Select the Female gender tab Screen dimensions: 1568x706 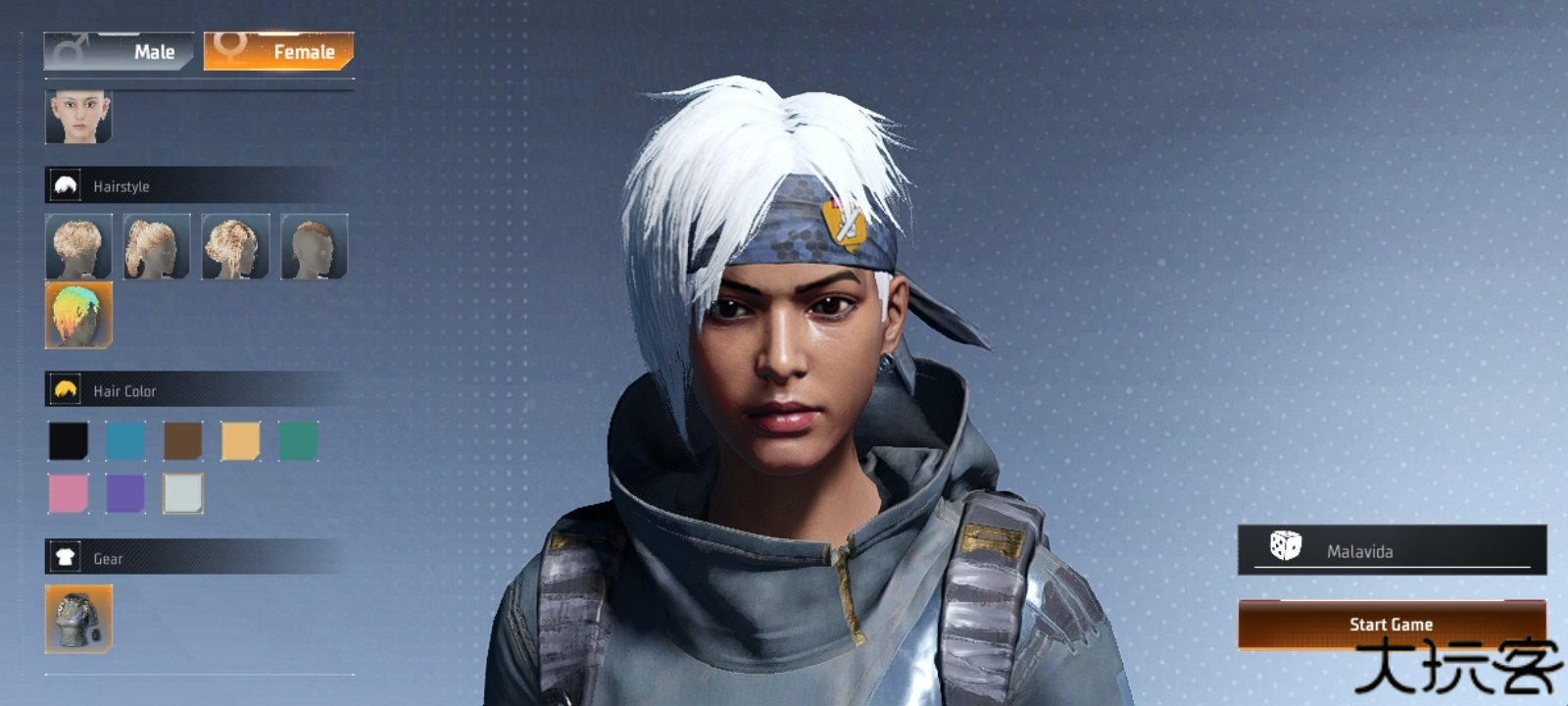pyautogui.click(x=278, y=52)
